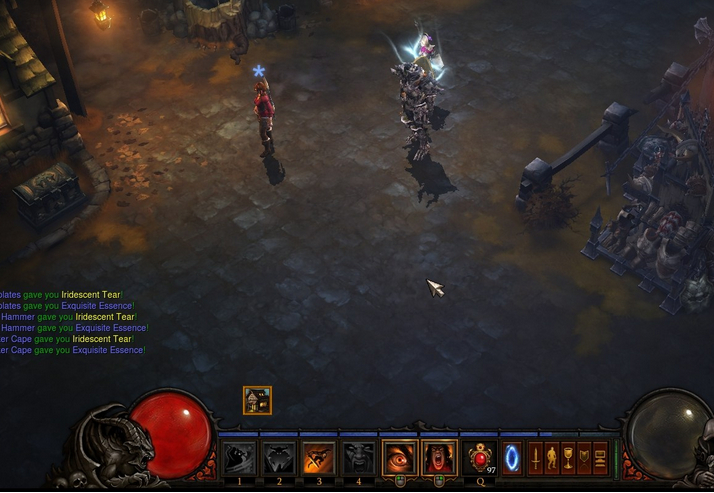
Task: Trigger the orange leaping figure skill in slot 3
Action: tap(319, 458)
